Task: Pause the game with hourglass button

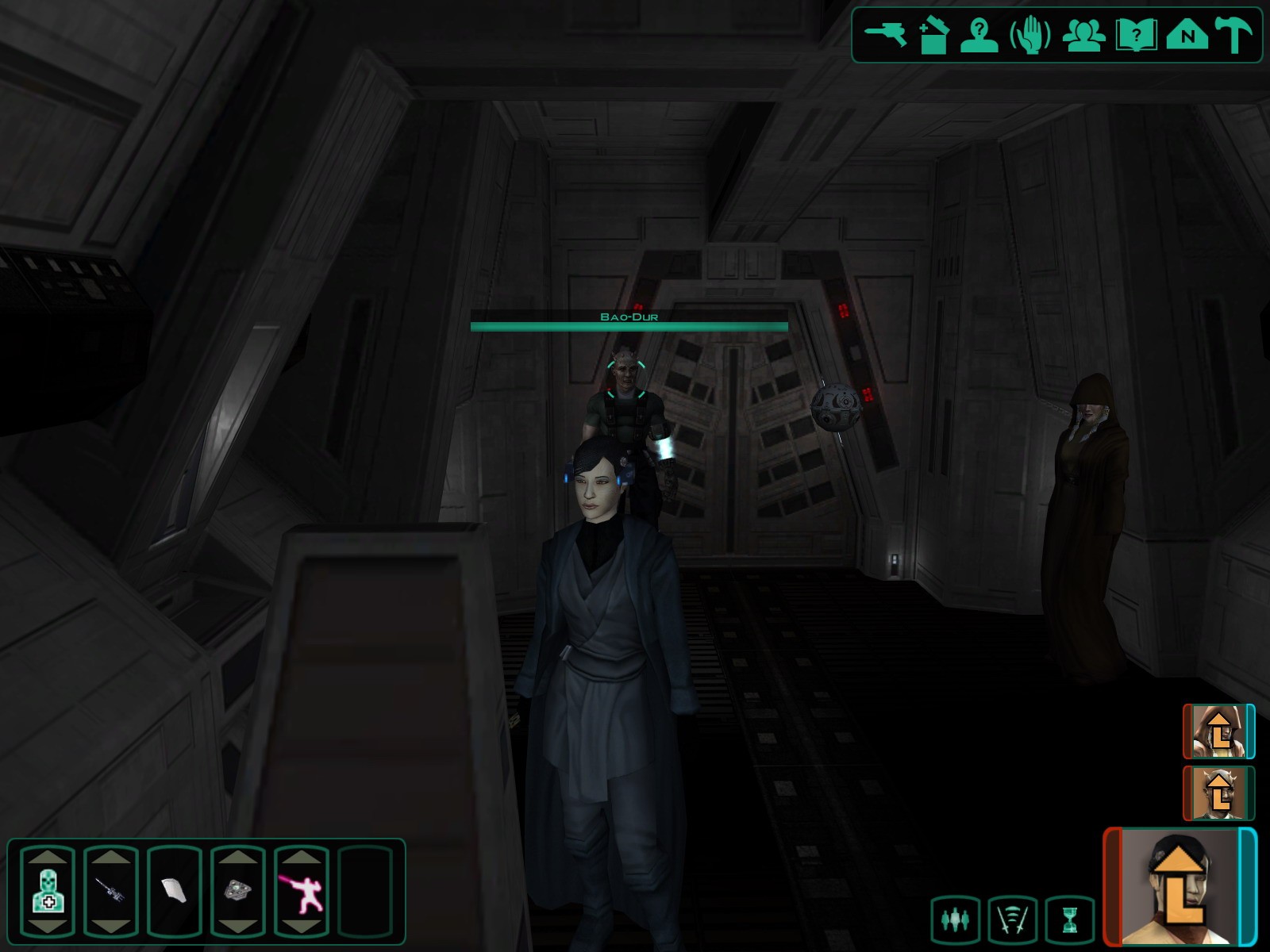Action: pyautogui.click(x=1070, y=919)
